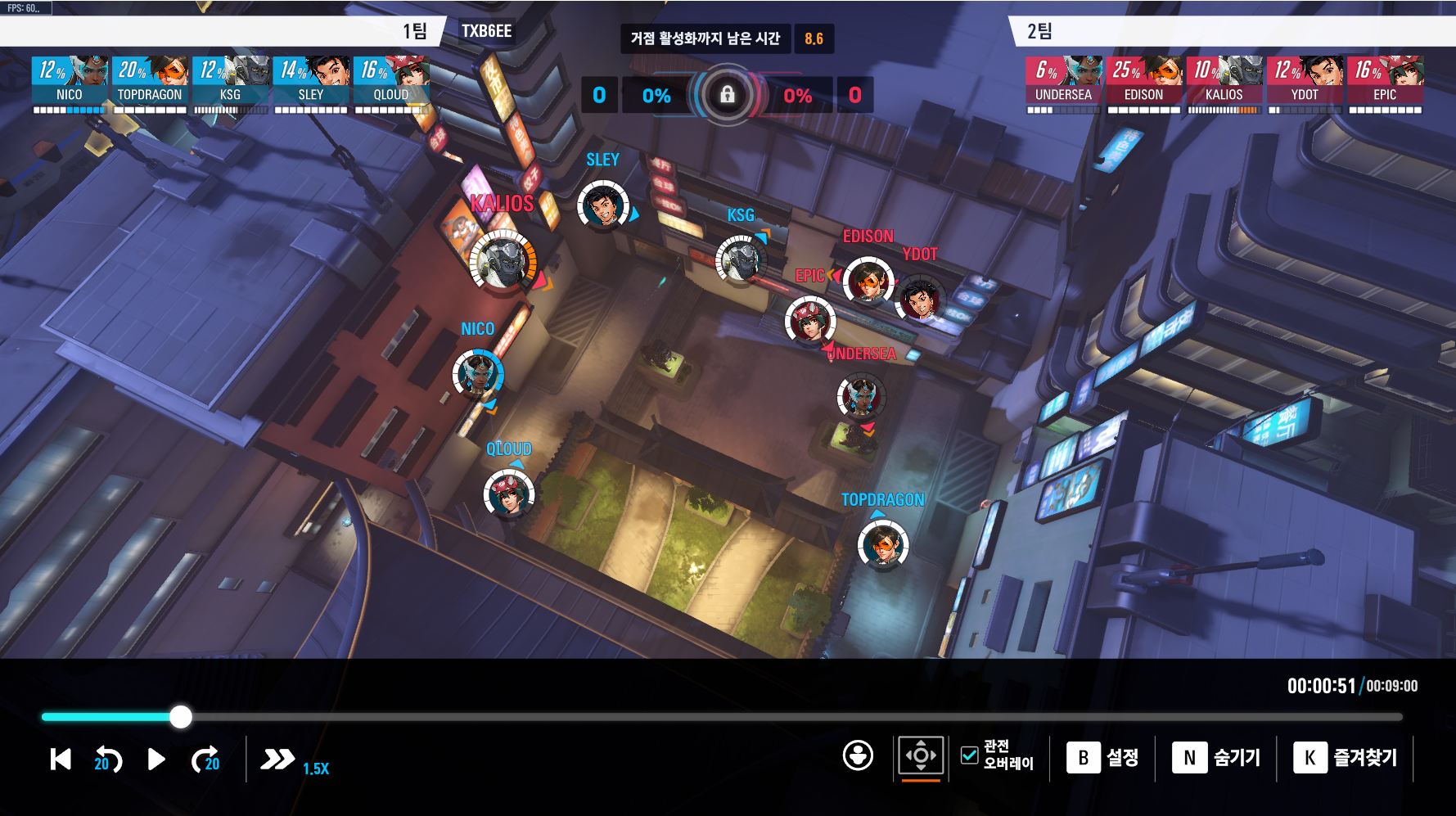Choose EPIC's player card
1456x816 pixels.
1385,82
